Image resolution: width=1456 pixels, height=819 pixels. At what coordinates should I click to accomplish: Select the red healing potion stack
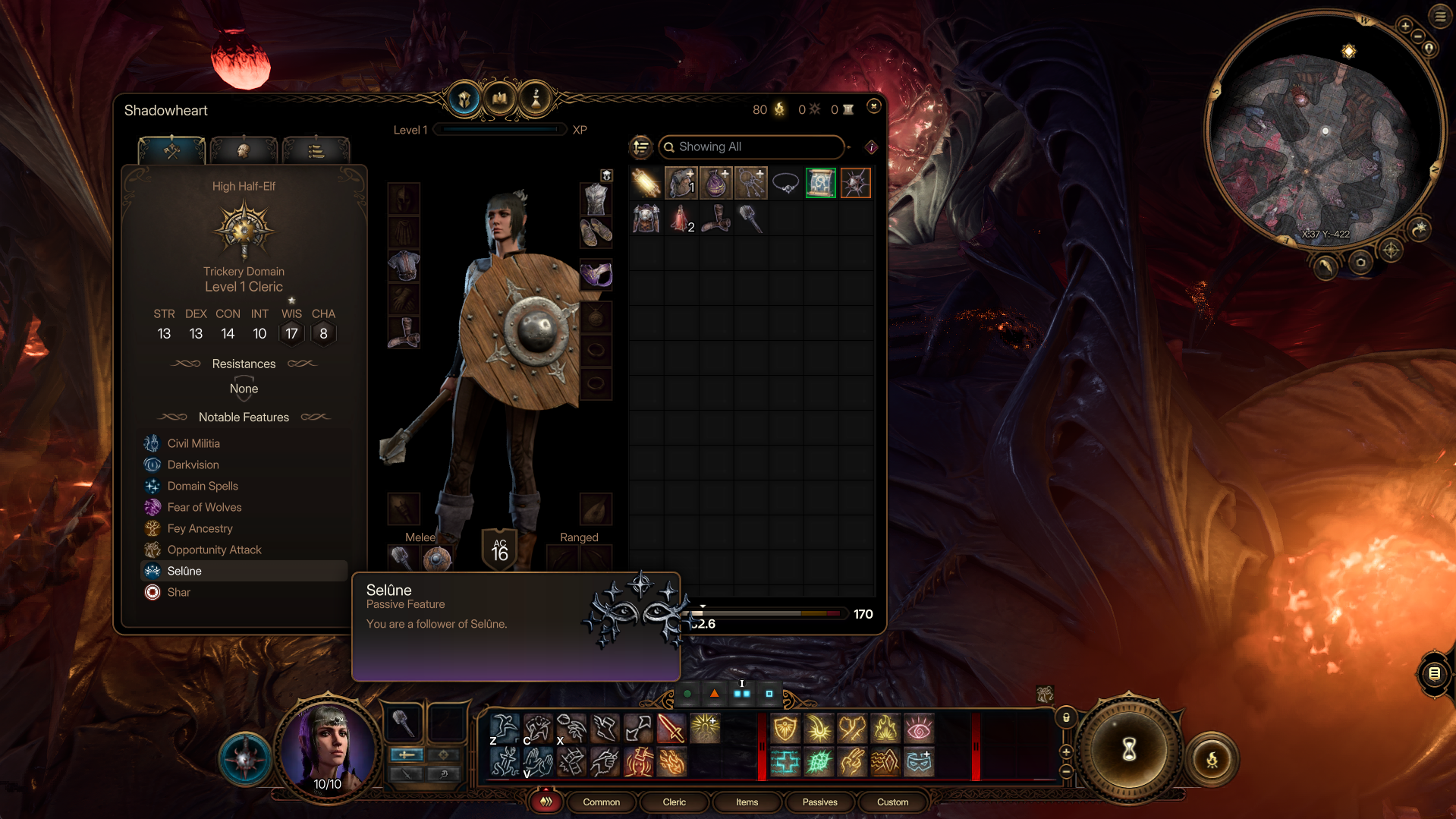(681, 219)
